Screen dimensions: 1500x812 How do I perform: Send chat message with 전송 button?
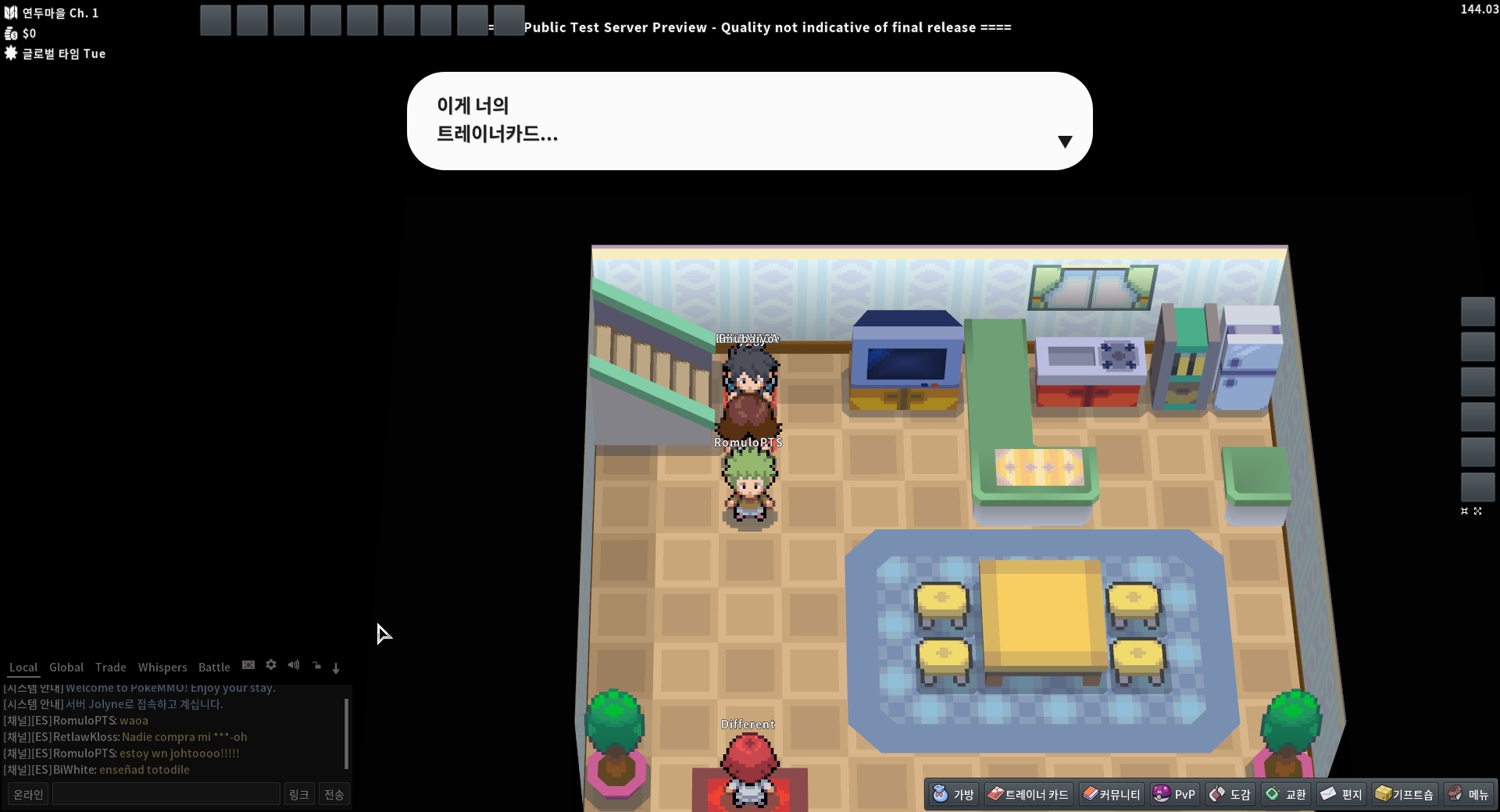click(334, 794)
